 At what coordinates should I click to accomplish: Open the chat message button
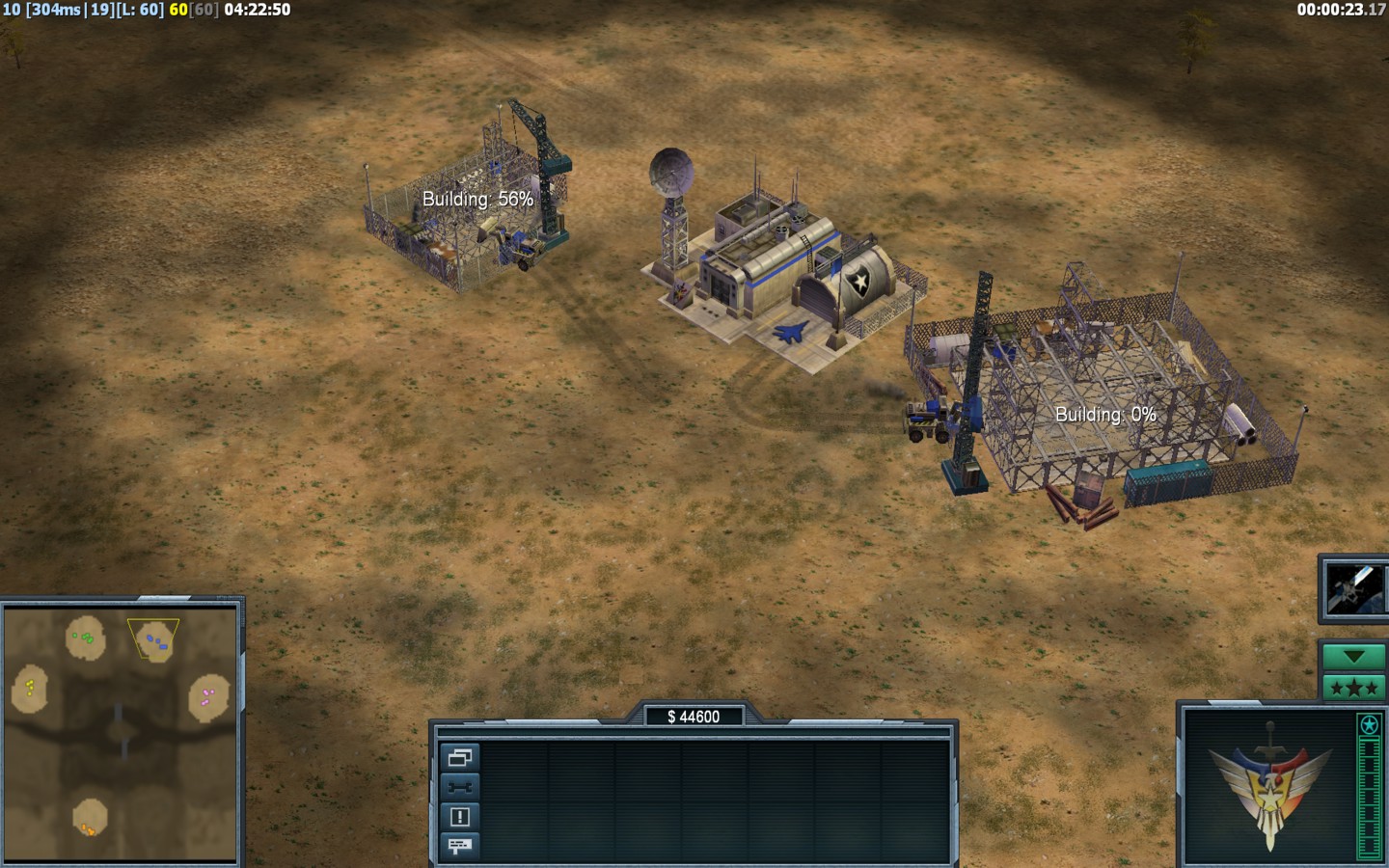click(x=459, y=846)
